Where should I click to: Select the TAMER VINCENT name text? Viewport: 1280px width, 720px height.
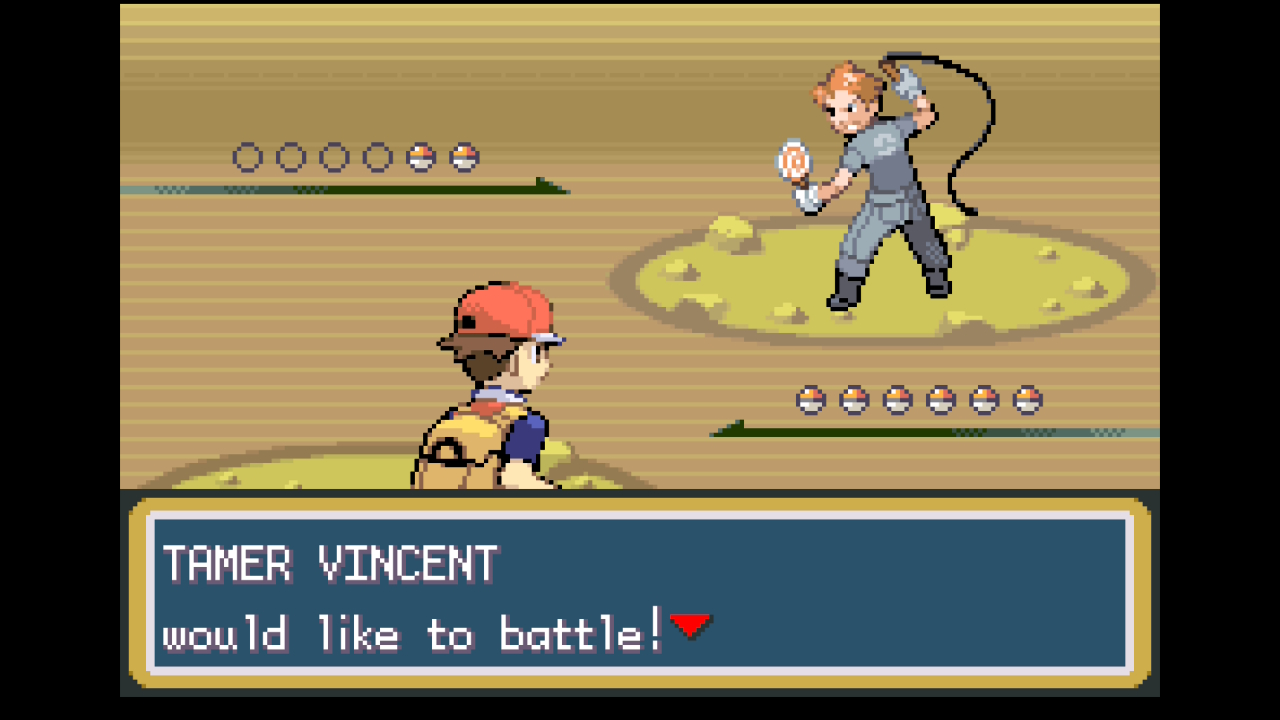point(330,565)
